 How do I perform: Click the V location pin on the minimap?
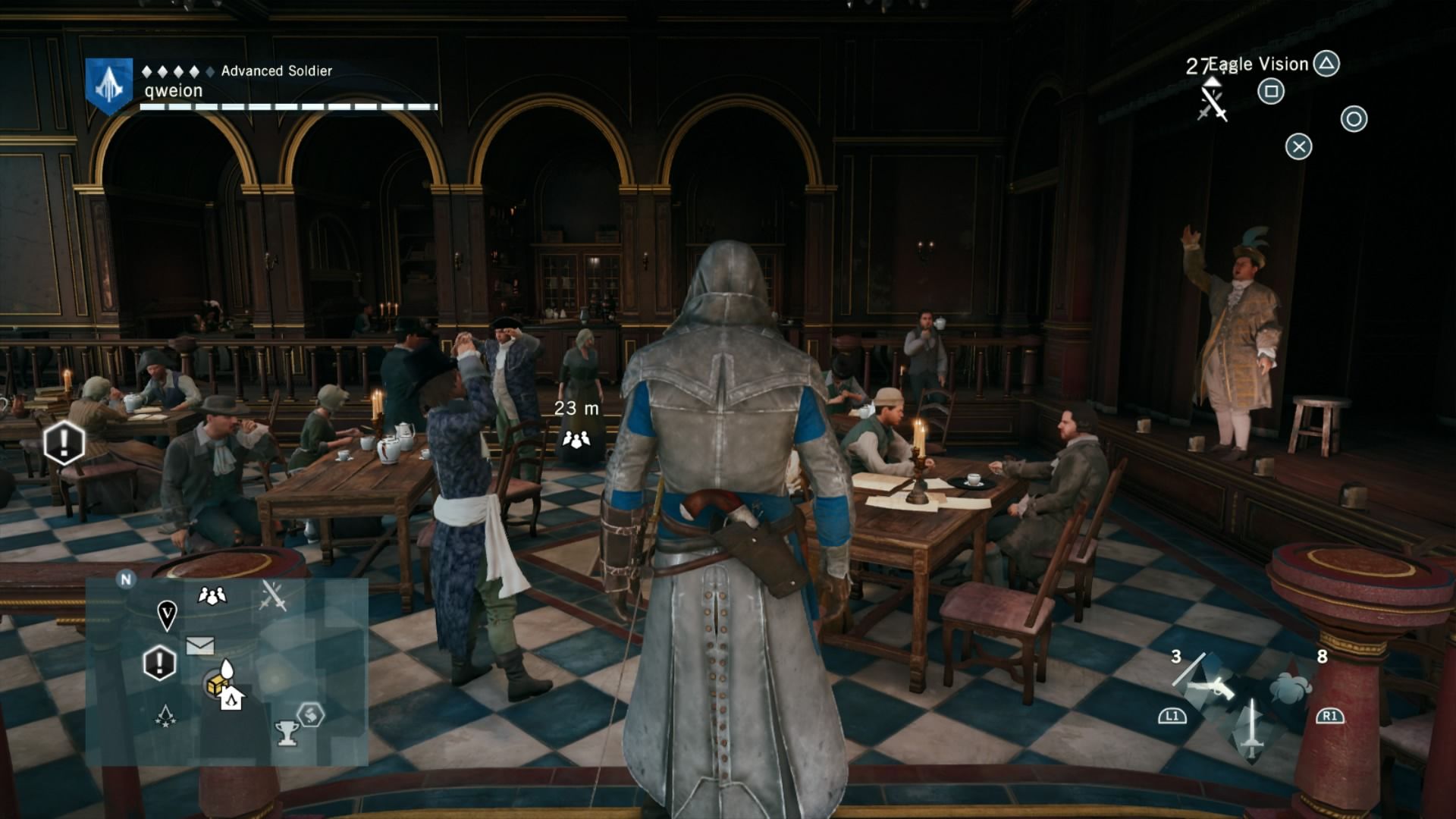click(x=167, y=615)
